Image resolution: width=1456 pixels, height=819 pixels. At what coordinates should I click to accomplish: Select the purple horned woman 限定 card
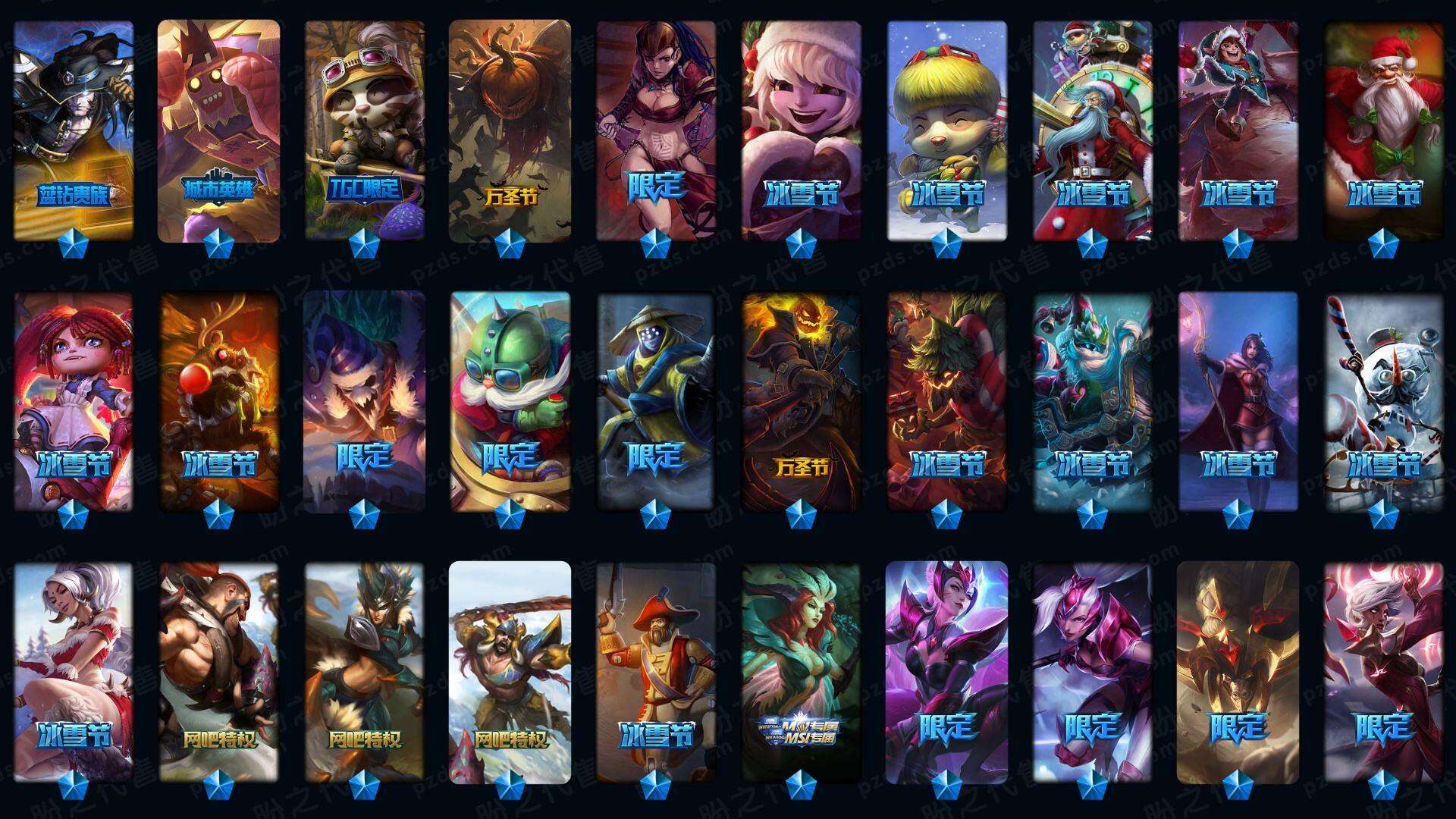coord(947,672)
